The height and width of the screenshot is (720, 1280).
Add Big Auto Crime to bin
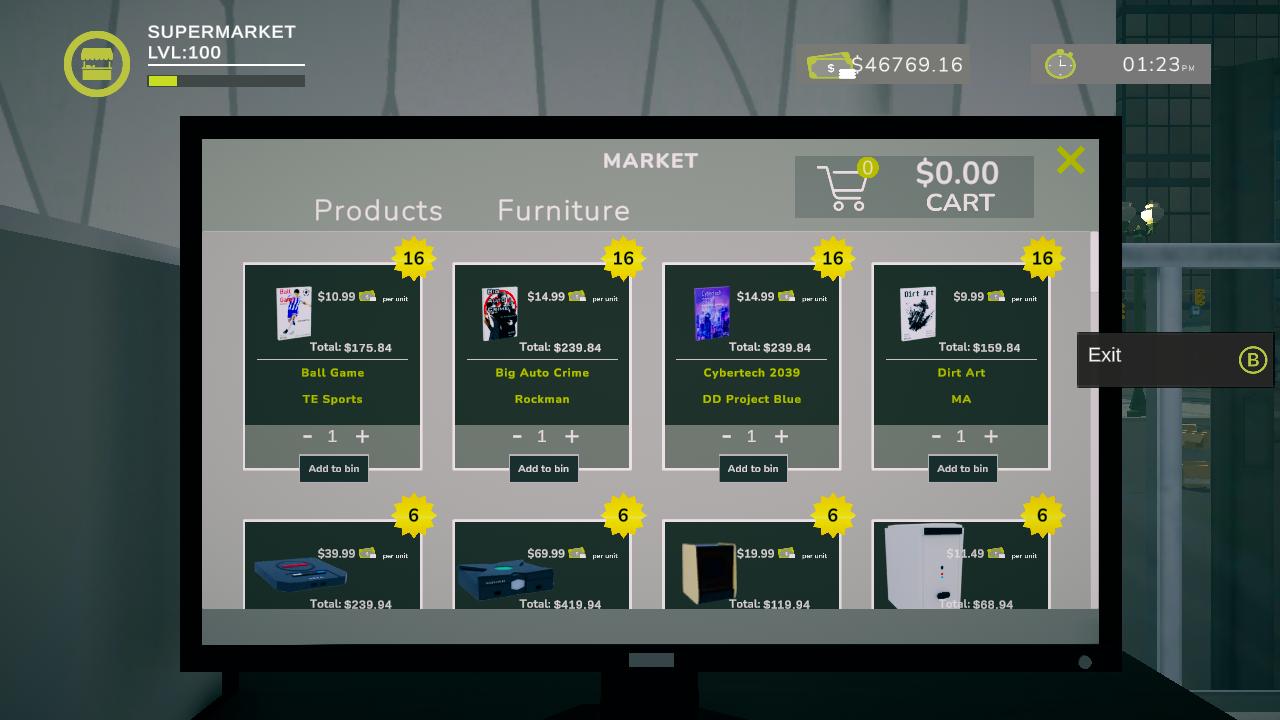[x=543, y=468]
